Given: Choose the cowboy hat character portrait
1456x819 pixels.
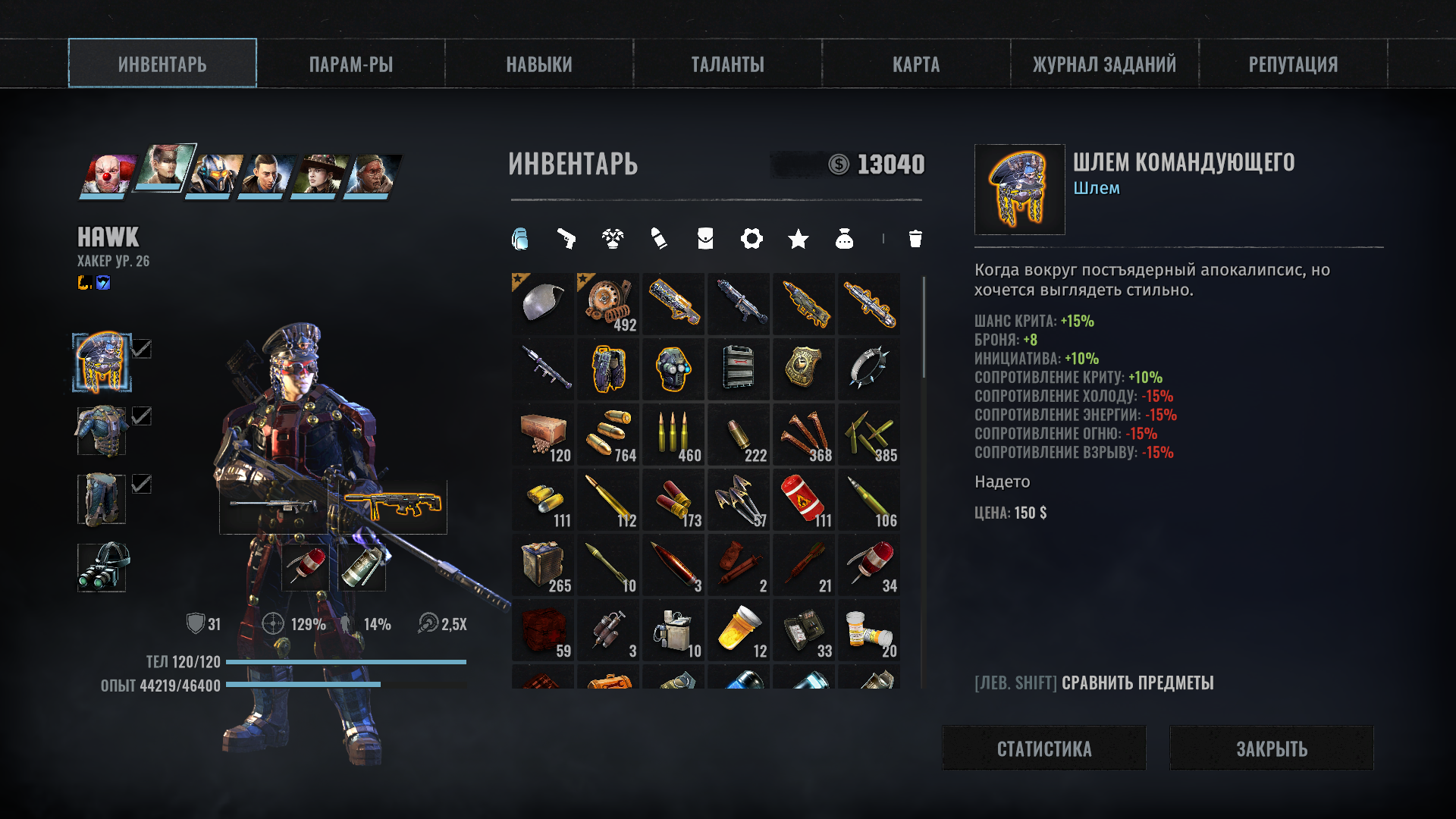Looking at the screenshot, I should tap(319, 174).
